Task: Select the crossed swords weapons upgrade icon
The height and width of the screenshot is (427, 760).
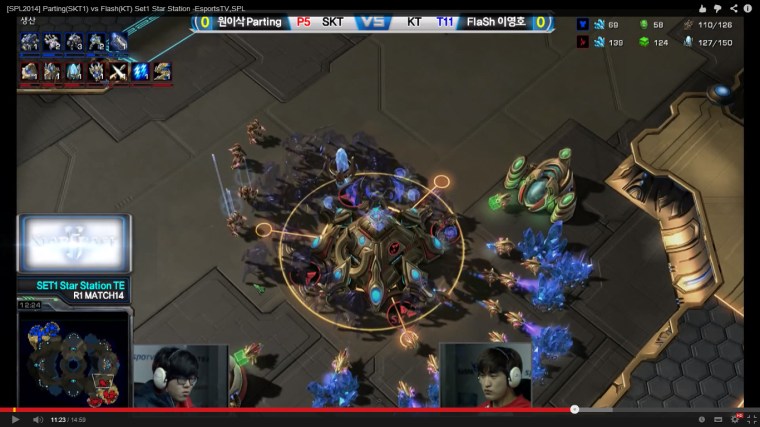Action: [x=118, y=71]
